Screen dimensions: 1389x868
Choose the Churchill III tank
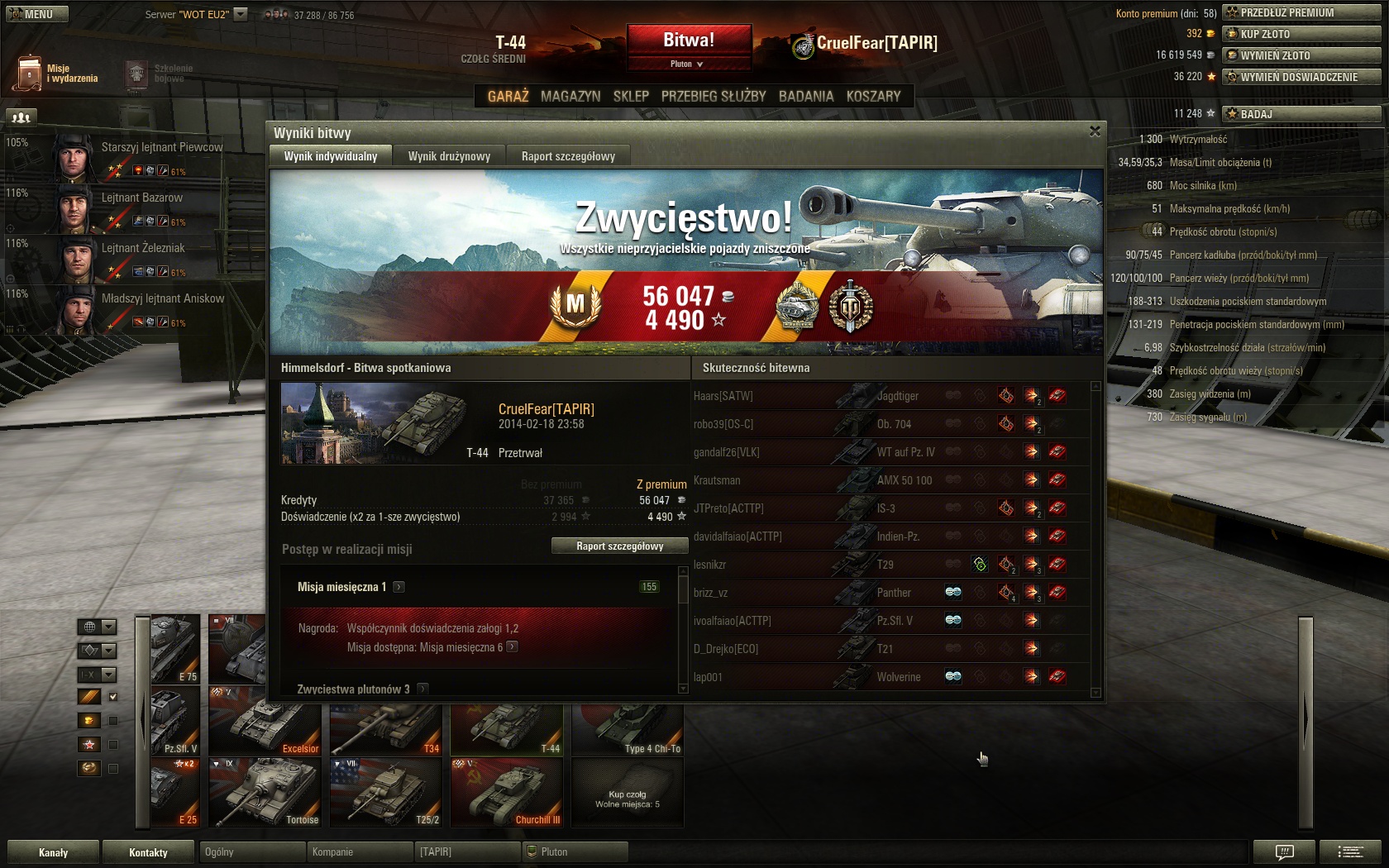tap(506, 793)
